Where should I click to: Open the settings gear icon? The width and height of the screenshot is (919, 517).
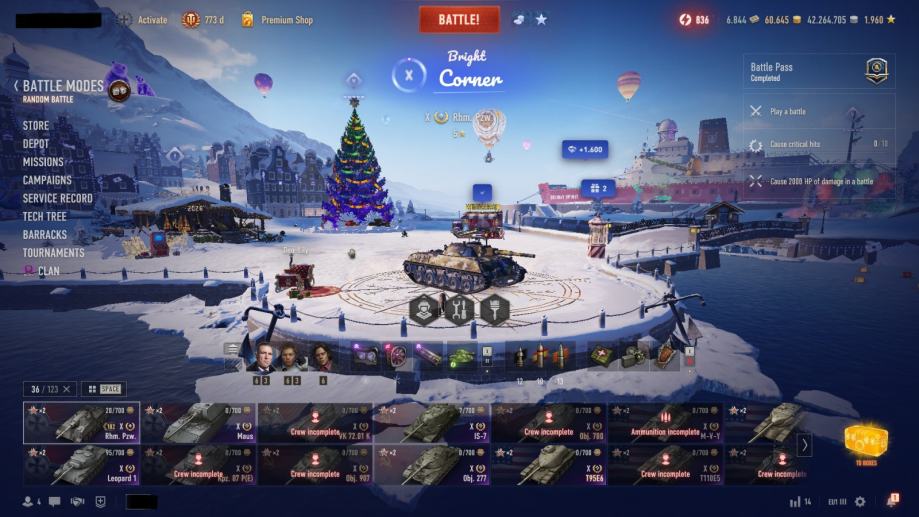pos(859,501)
